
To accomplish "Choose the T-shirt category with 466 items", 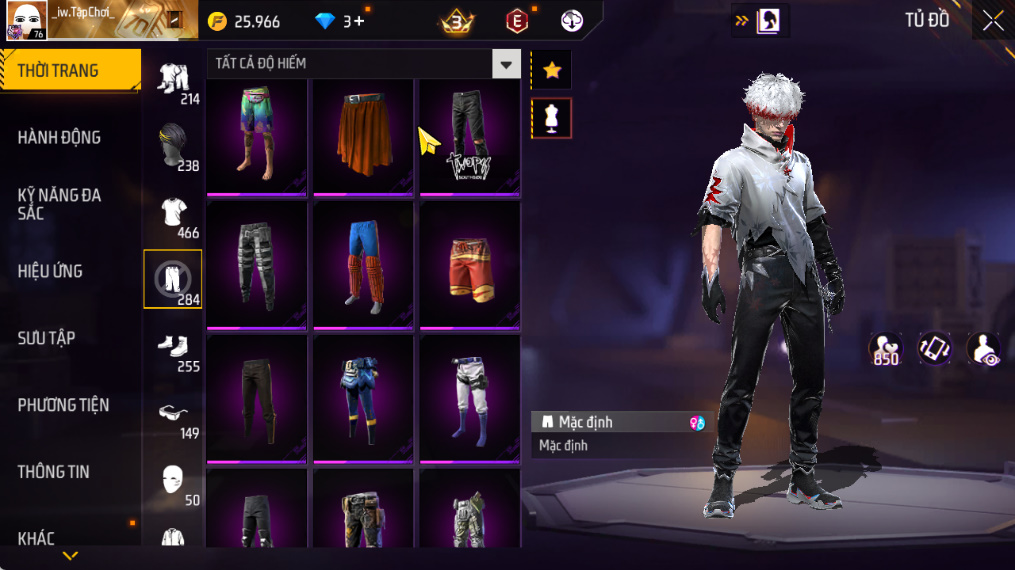I will (x=173, y=213).
